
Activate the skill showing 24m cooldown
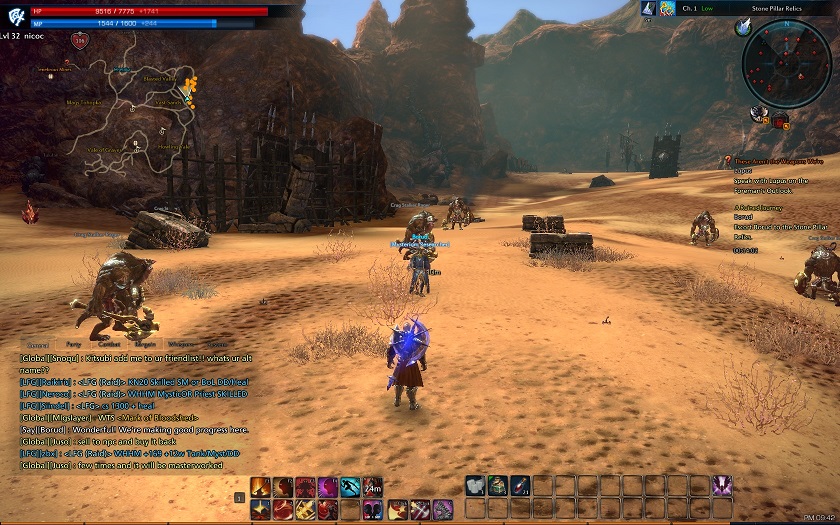click(372, 487)
